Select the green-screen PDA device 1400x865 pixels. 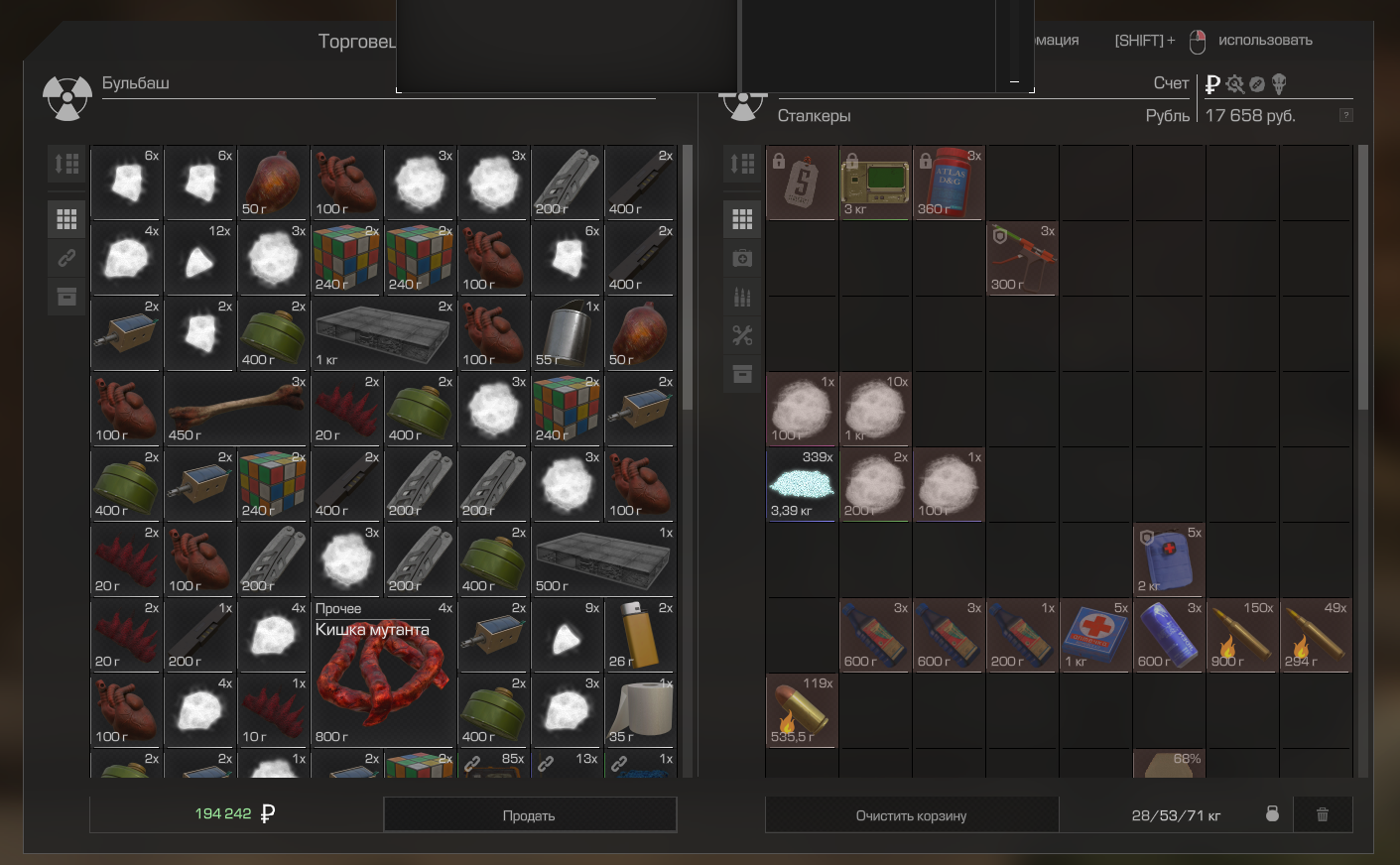point(875,183)
